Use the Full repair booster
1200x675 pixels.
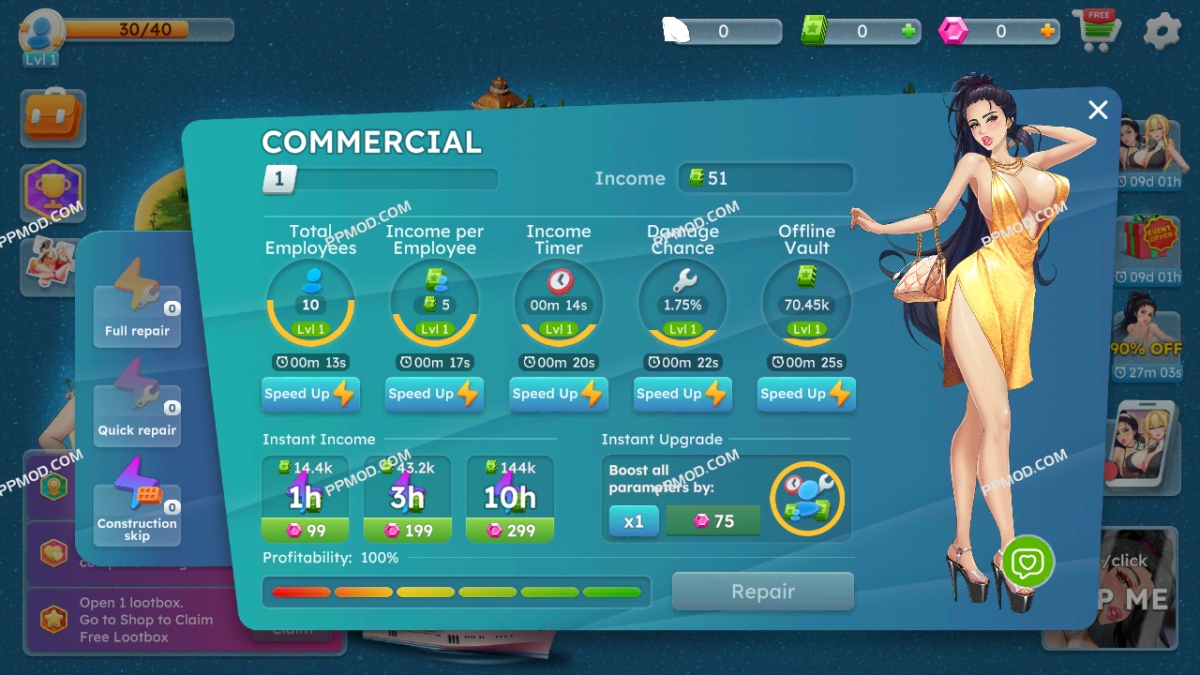(x=137, y=304)
